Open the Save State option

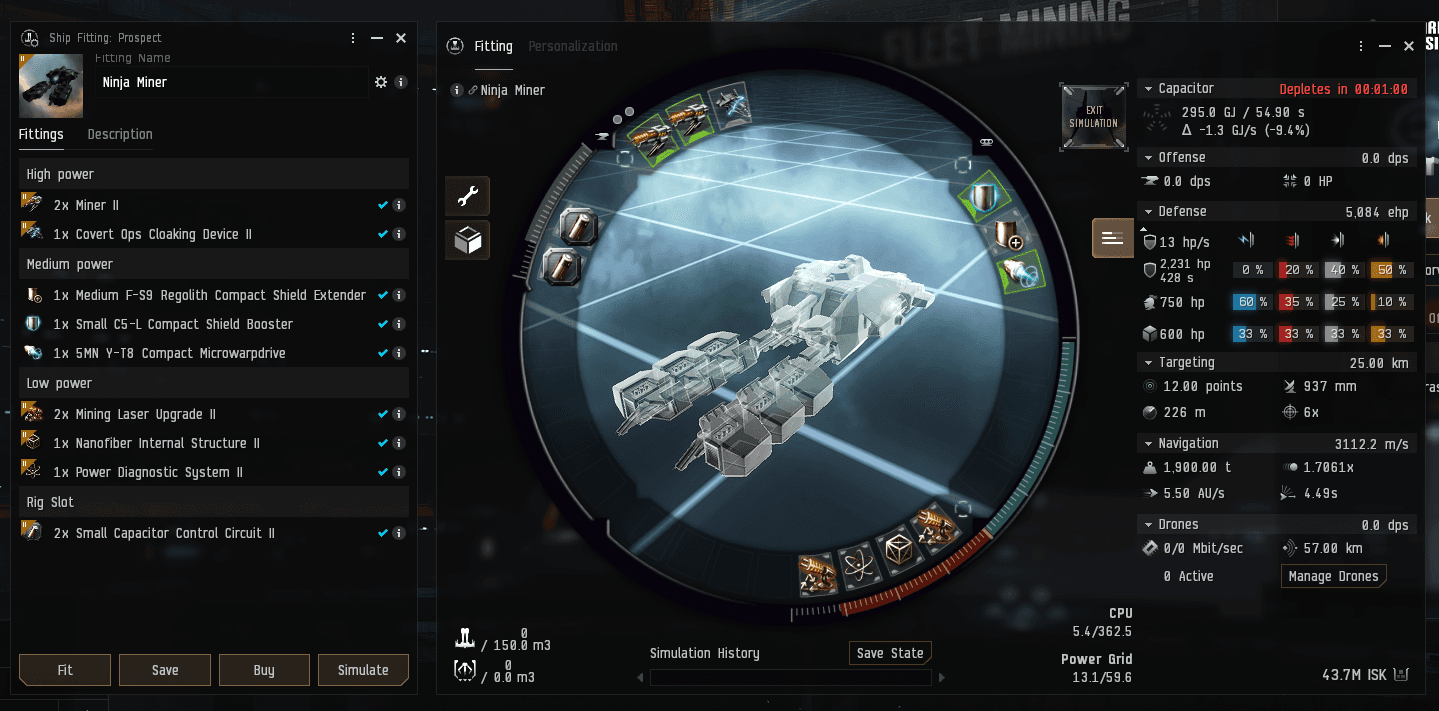pos(890,653)
